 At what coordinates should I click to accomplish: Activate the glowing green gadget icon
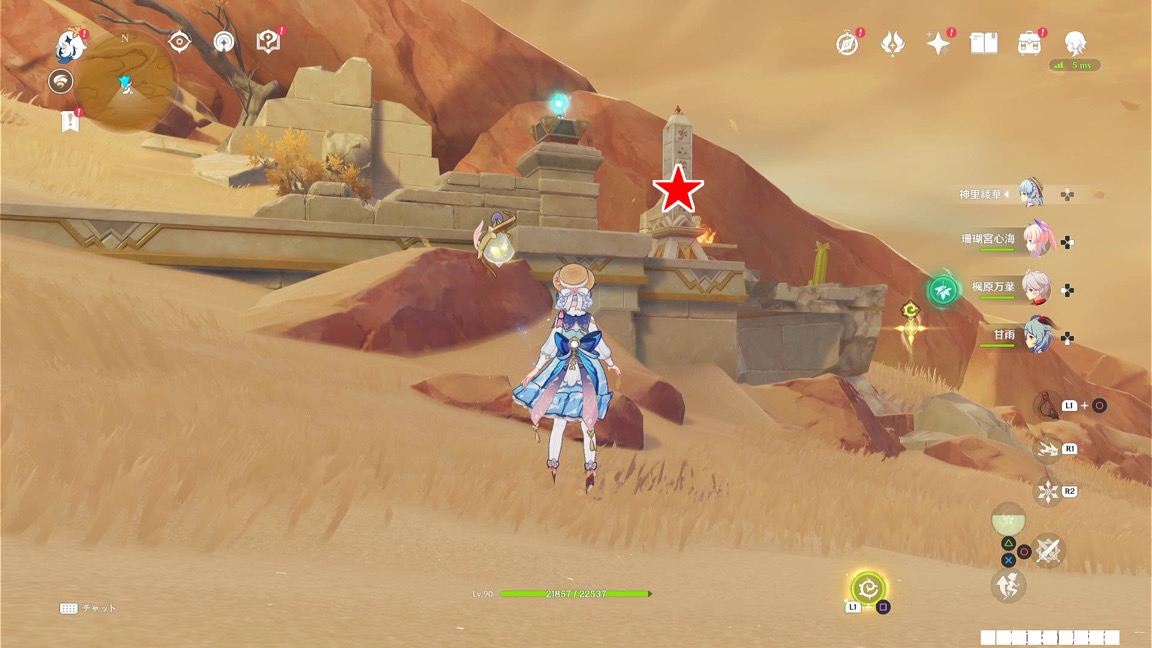click(x=868, y=588)
